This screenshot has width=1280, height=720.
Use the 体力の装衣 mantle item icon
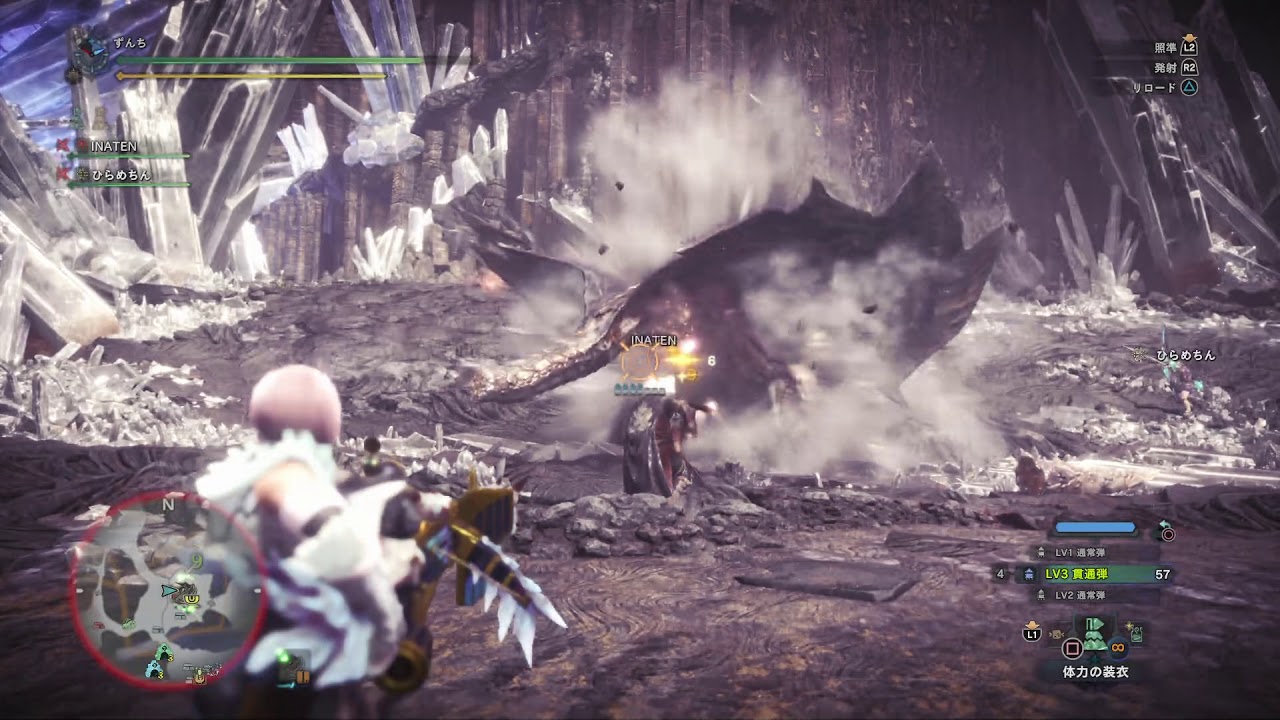[1094, 634]
